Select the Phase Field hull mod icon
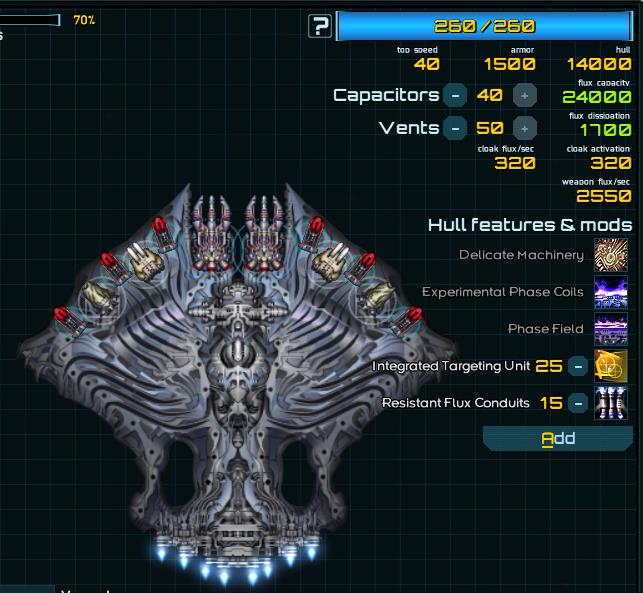643x593 pixels. pos(610,329)
